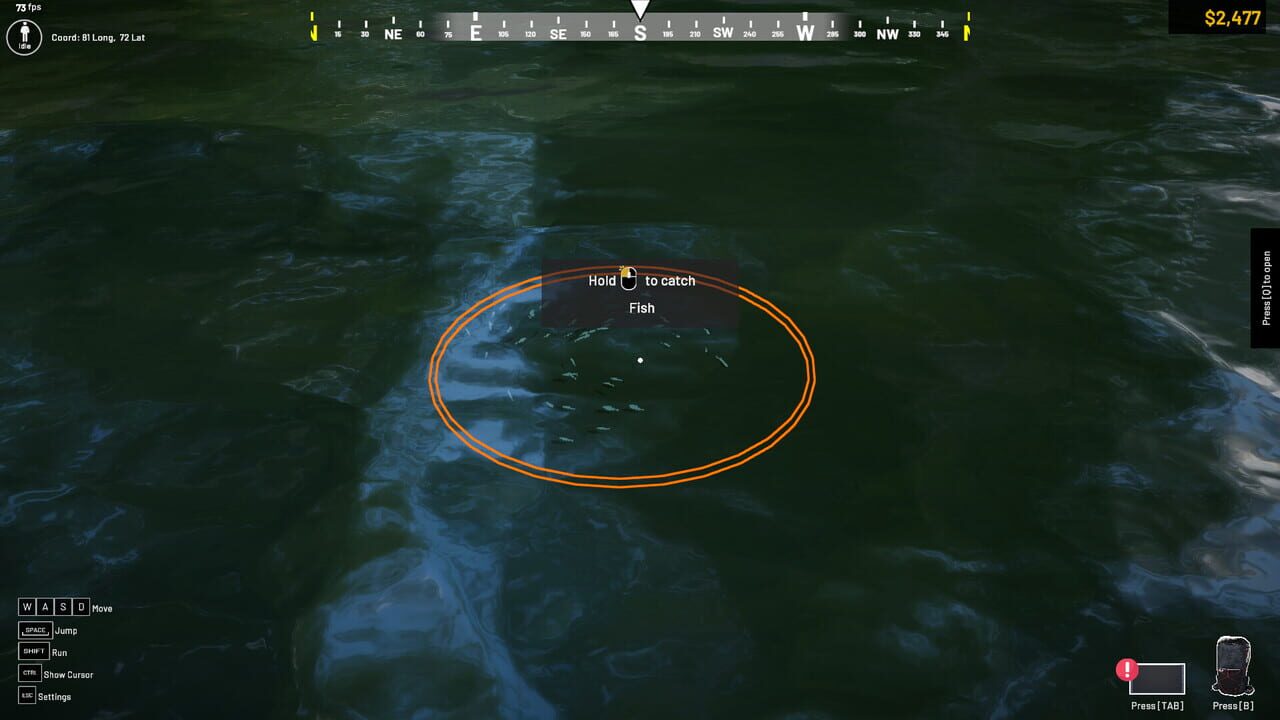
Task: Select the player status Idle icon
Action: click(x=22, y=37)
